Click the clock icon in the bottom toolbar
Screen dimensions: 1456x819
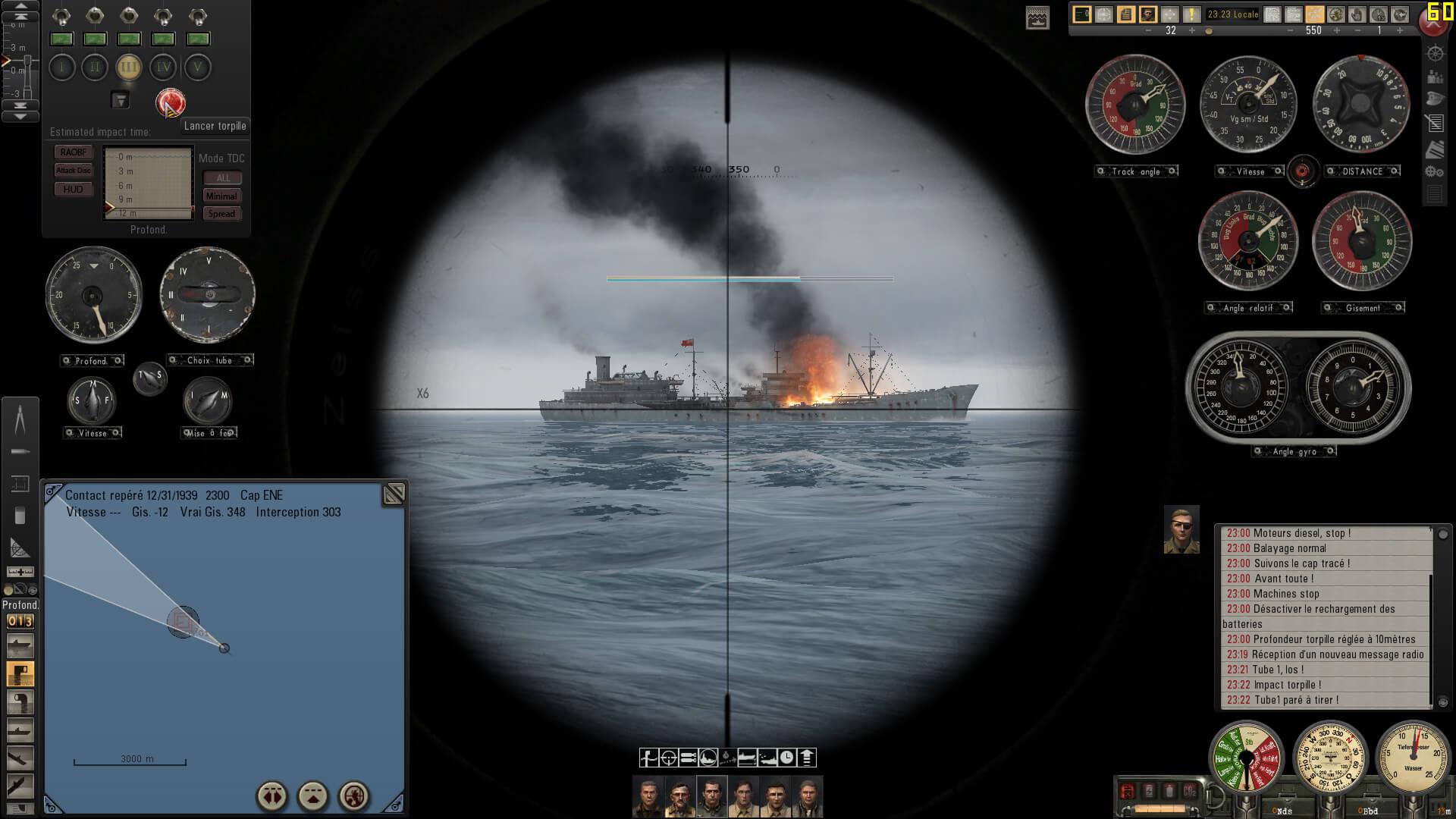tap(787, 757)
